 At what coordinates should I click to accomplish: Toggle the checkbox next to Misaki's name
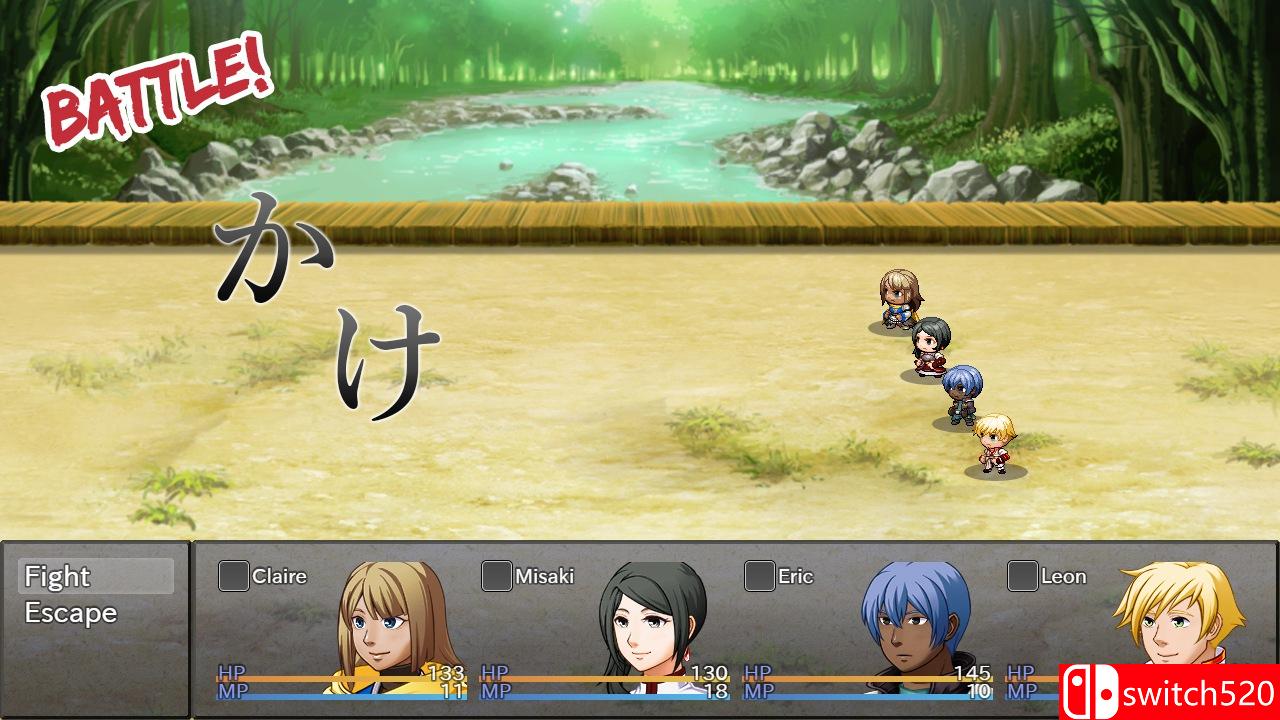coord(496,576)
